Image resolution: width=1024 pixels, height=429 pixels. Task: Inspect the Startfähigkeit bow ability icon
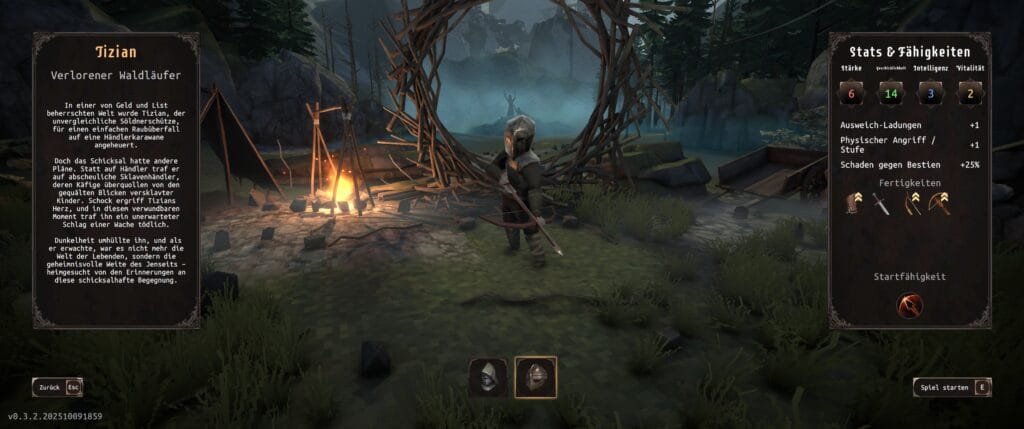pos(909,305)
